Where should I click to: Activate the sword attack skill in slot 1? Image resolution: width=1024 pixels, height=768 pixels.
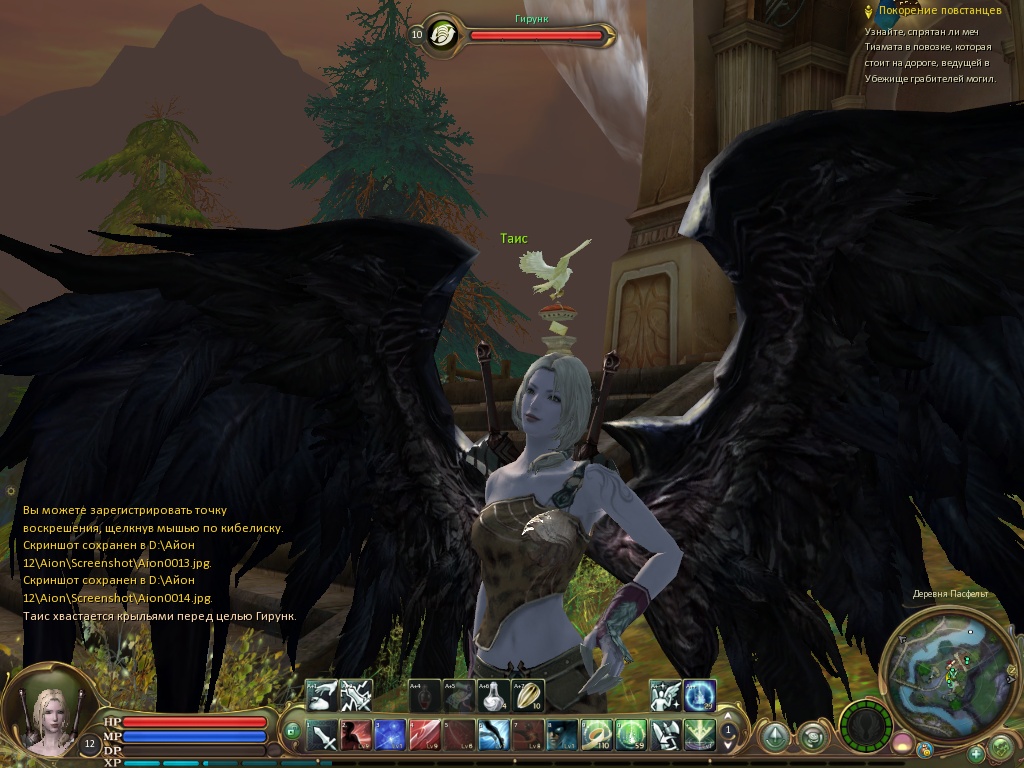click(324, 737)
